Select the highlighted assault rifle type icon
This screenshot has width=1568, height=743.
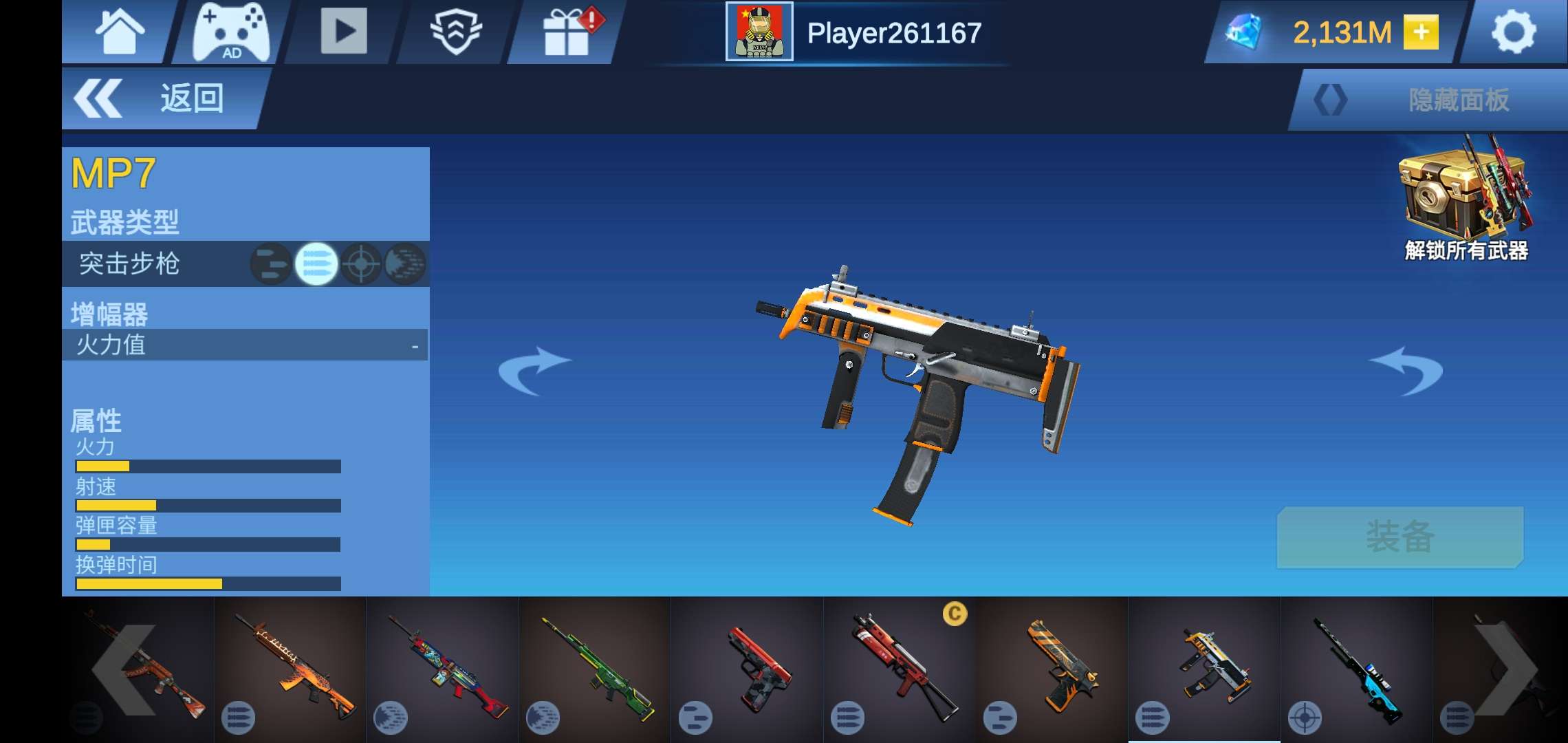(316, 263)
